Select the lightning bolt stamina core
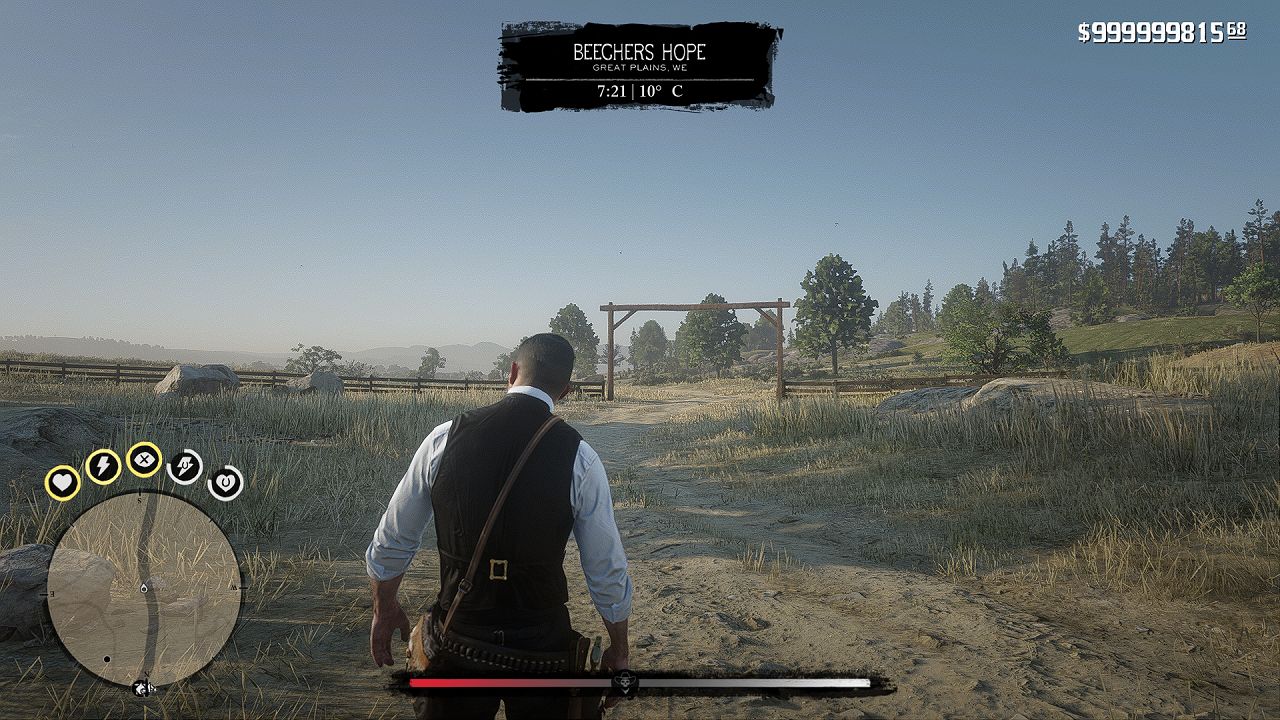 [103, 466]
